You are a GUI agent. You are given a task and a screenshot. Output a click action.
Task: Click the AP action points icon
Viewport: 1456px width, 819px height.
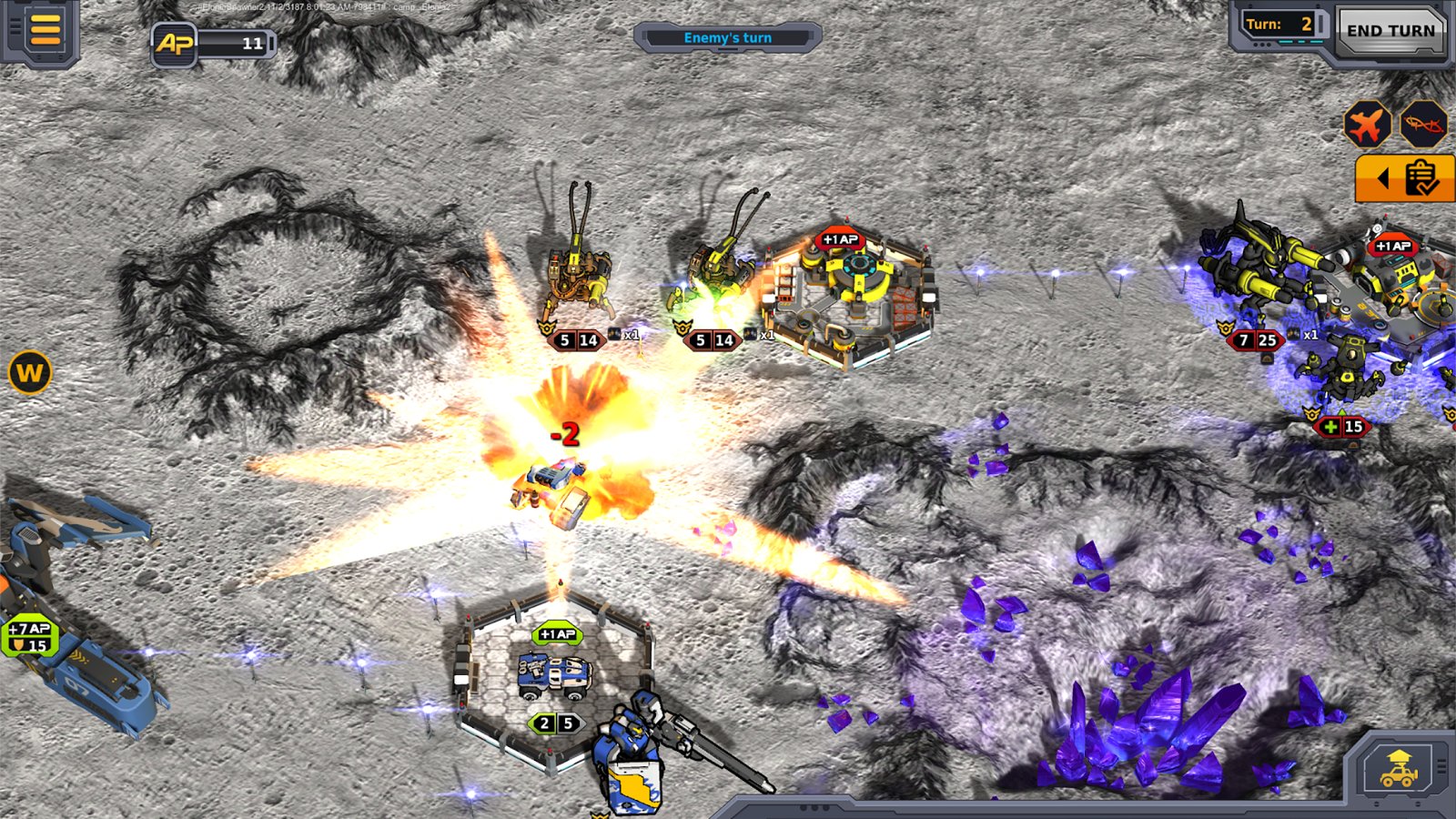pos(175,43)
